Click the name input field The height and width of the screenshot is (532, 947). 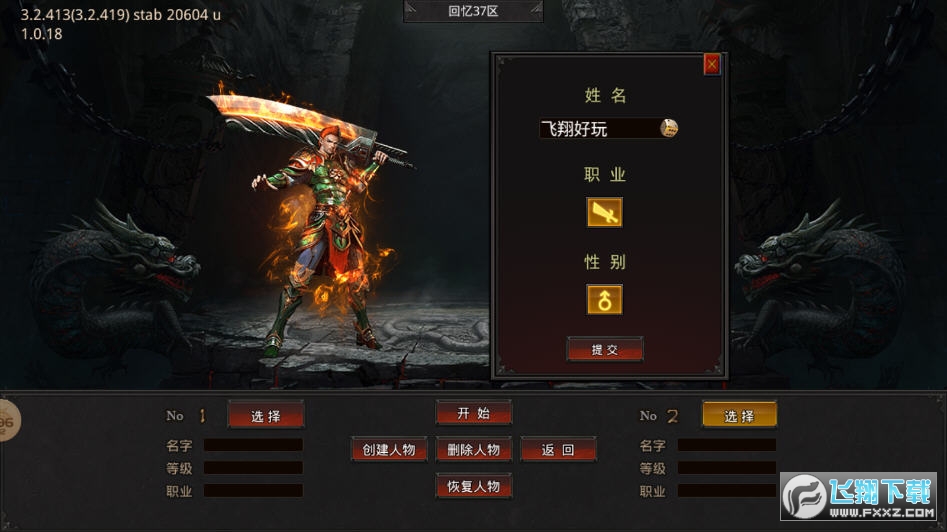point(597,128)
